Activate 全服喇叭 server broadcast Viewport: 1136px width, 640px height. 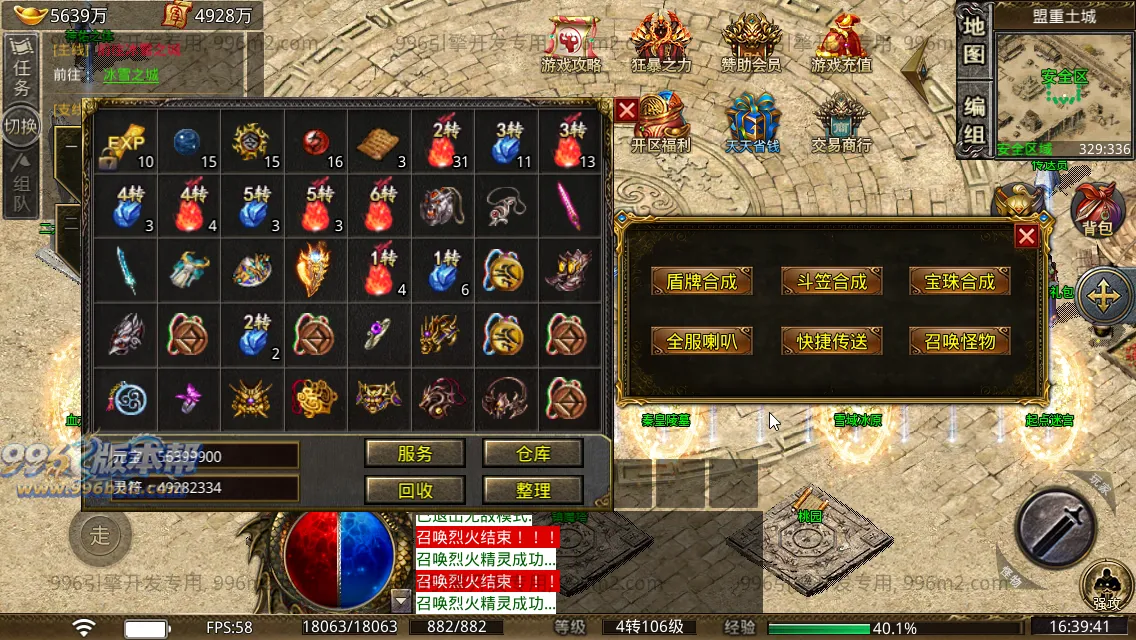coord(701,341)
